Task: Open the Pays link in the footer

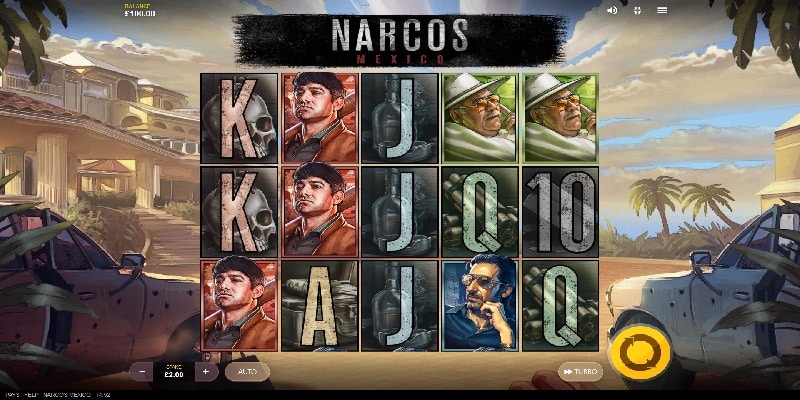Action: [9, 395]
